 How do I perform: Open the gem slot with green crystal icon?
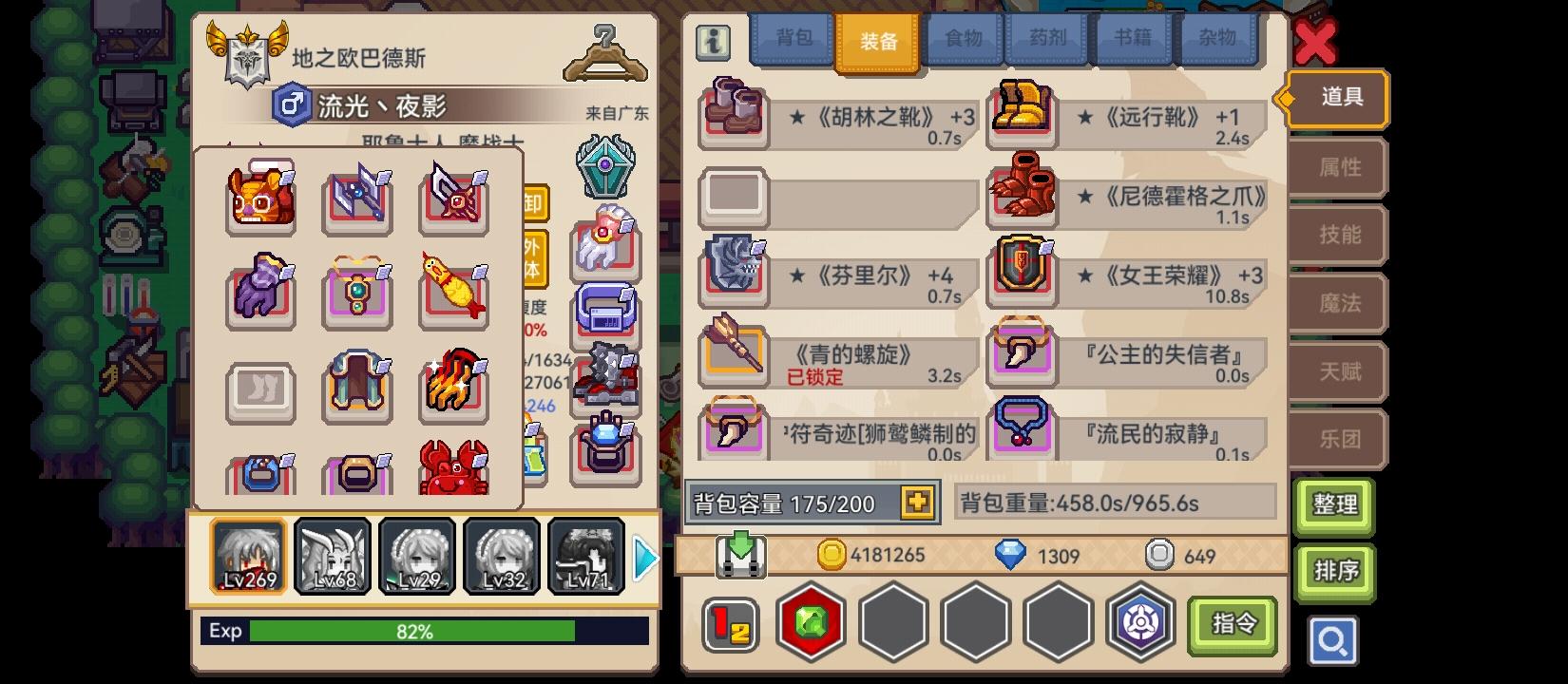[x=811, y=622]
